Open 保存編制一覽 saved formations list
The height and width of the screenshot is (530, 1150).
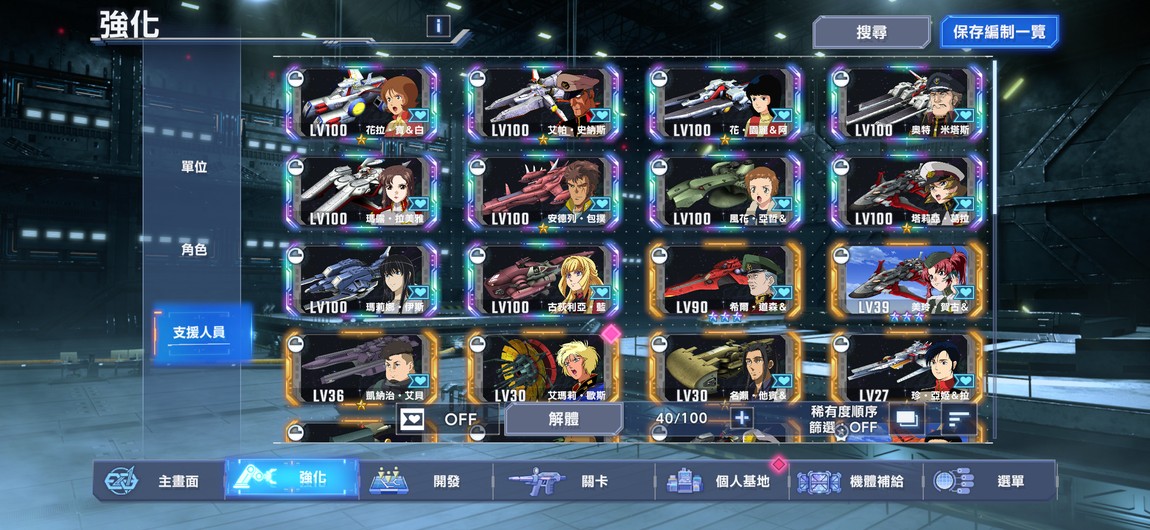click(998, 32)
